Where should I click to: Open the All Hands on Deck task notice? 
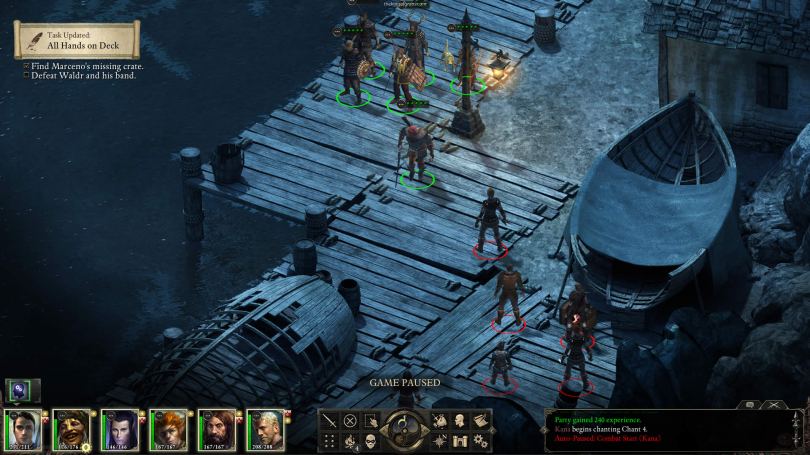pyautogui.click(x=77, y=40)
